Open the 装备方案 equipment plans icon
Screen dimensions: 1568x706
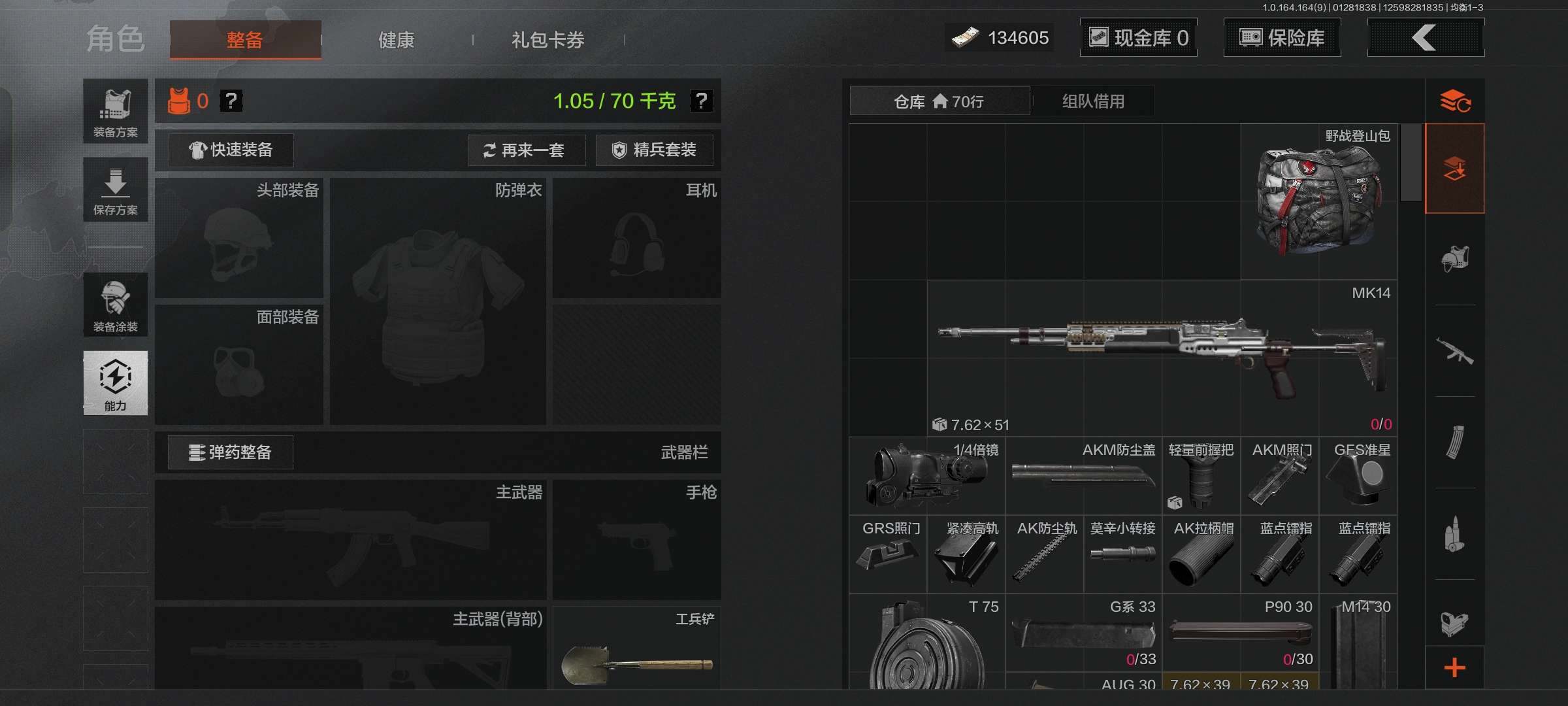(115, 111)
